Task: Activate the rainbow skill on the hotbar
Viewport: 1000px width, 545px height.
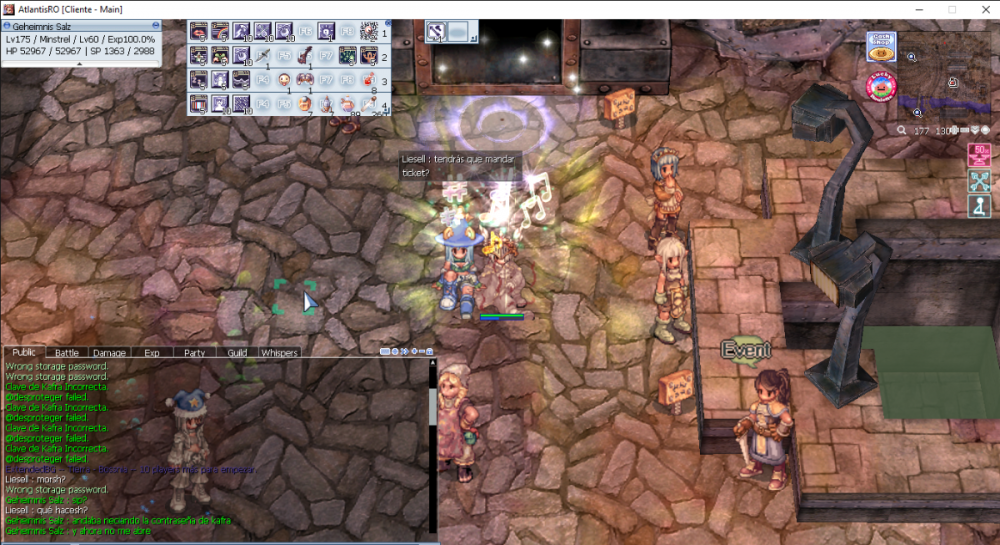Action: coord(220,31)
